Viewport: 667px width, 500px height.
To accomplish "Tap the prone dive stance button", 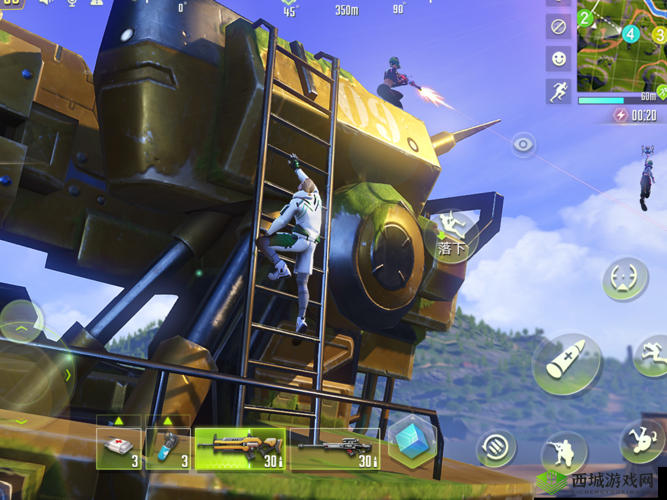I will click(641, 440).
